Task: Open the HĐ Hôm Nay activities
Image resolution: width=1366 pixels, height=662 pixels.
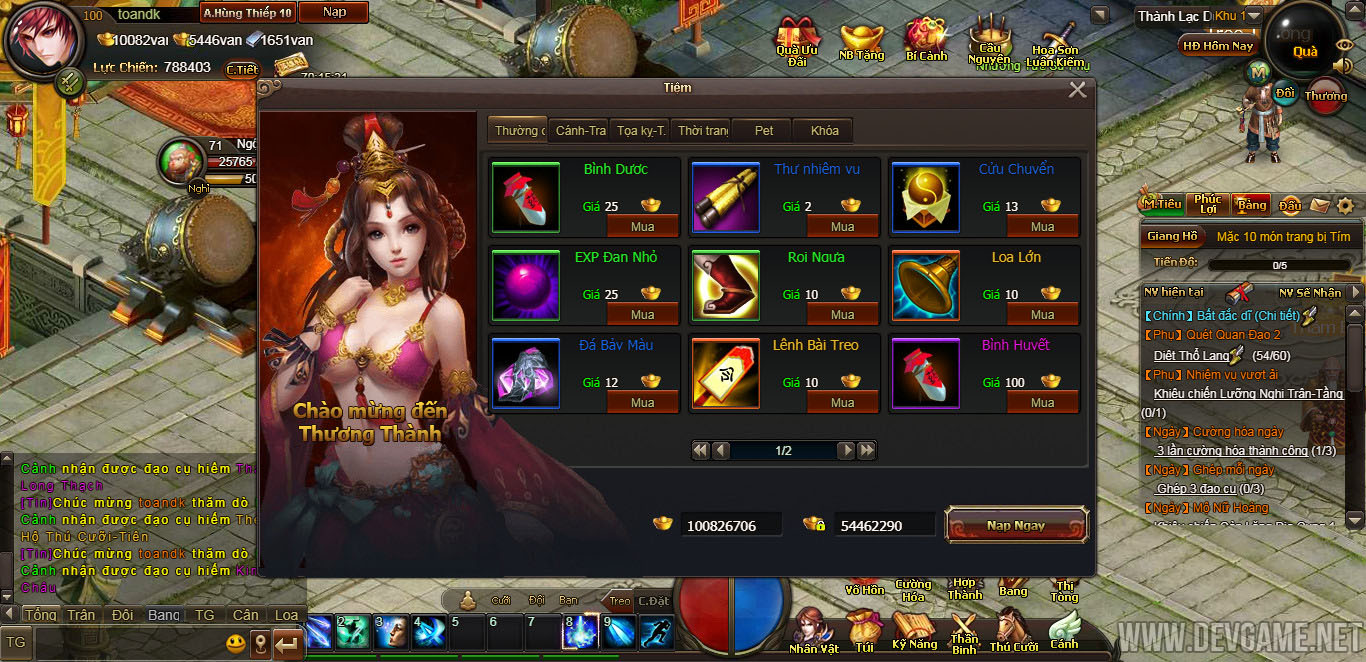Action: pos(1218,46)
